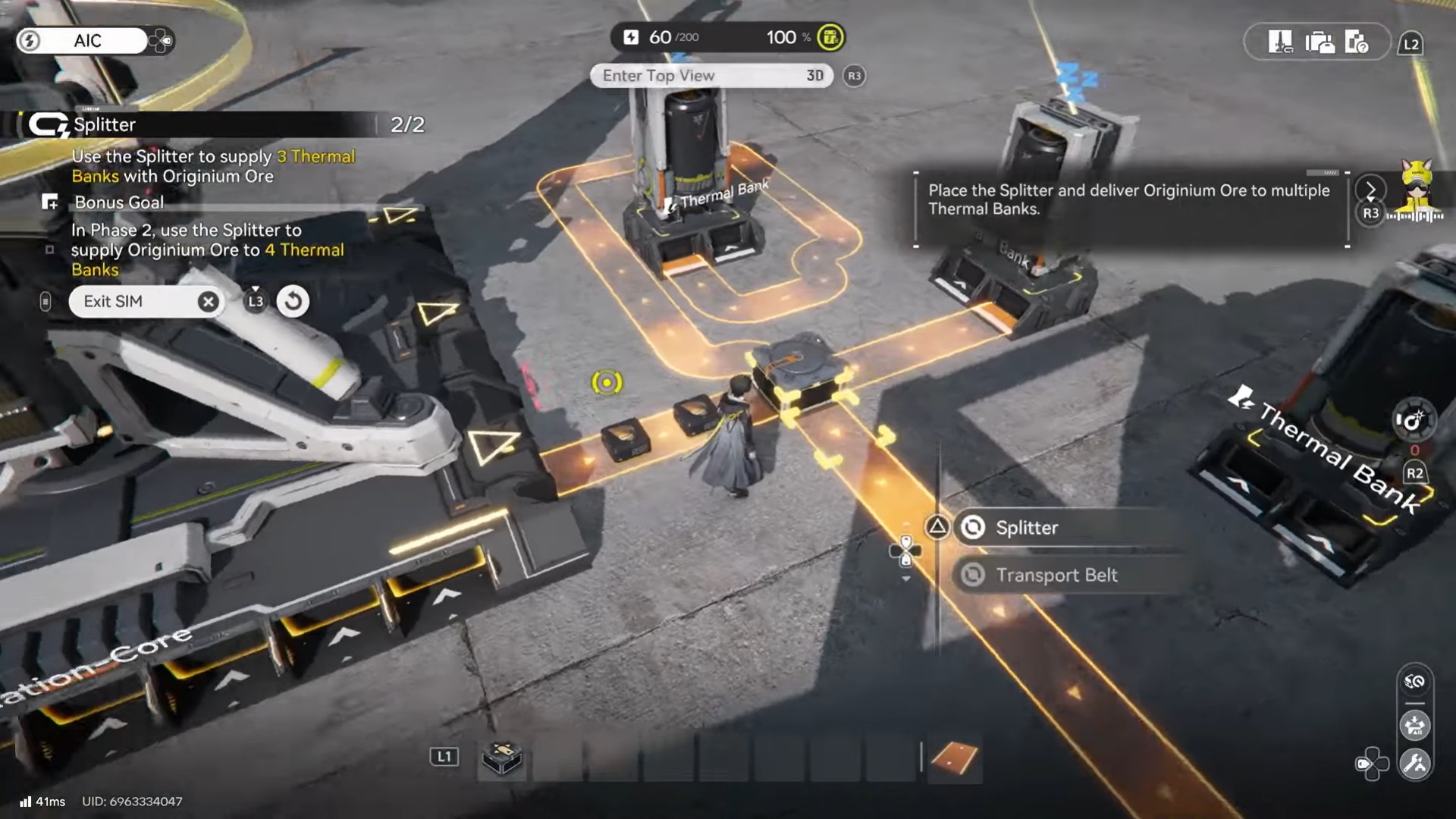The image size is (1456, 819).
Task: Select Transport Belt from the build menu
Action: [x=1056, y=575]
